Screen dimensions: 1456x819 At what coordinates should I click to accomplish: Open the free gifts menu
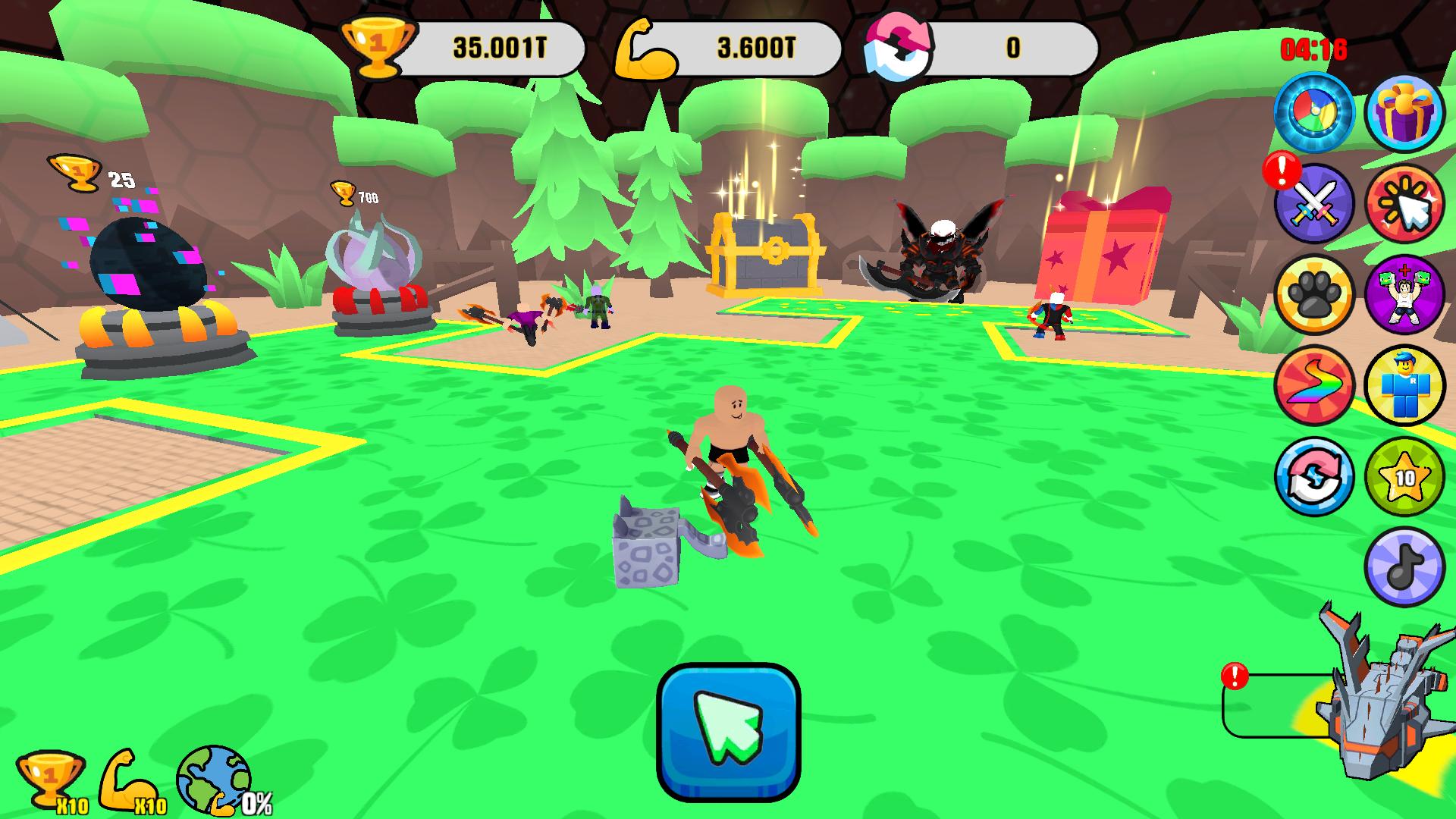click(1407, 112)
